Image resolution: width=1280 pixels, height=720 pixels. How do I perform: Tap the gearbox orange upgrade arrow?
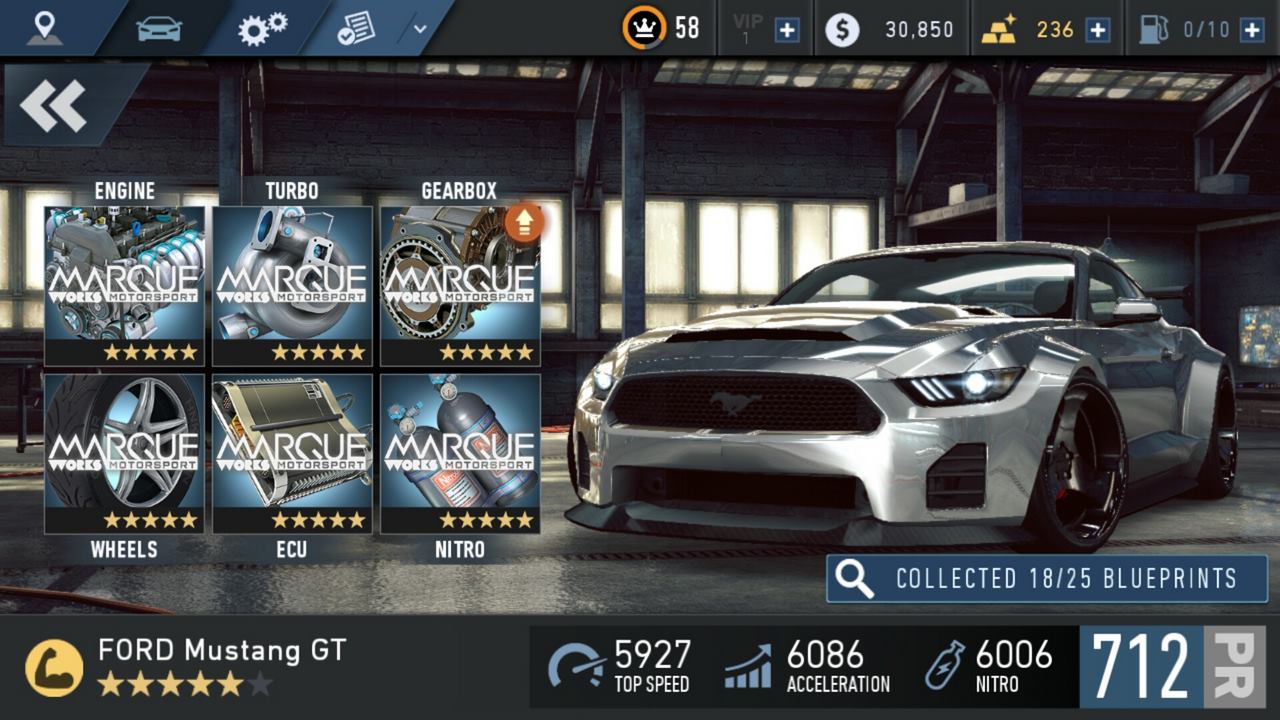[x=524, y=223]
